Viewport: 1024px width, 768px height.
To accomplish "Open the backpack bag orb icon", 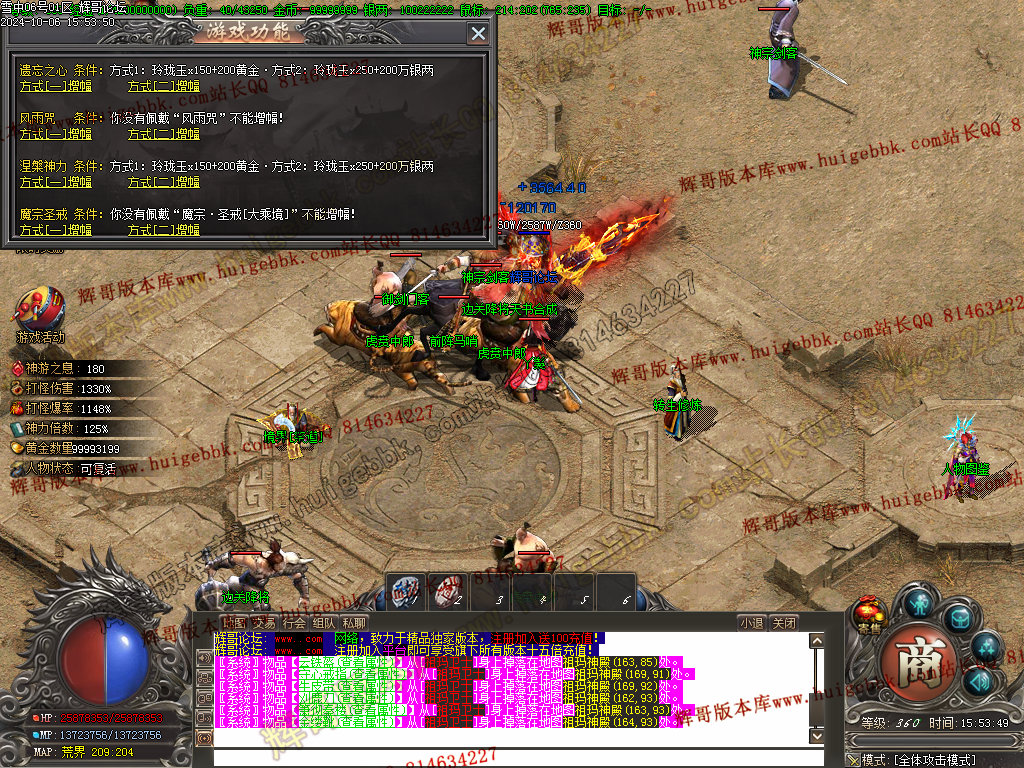I will pyautogui.click(x=959, y=620).
